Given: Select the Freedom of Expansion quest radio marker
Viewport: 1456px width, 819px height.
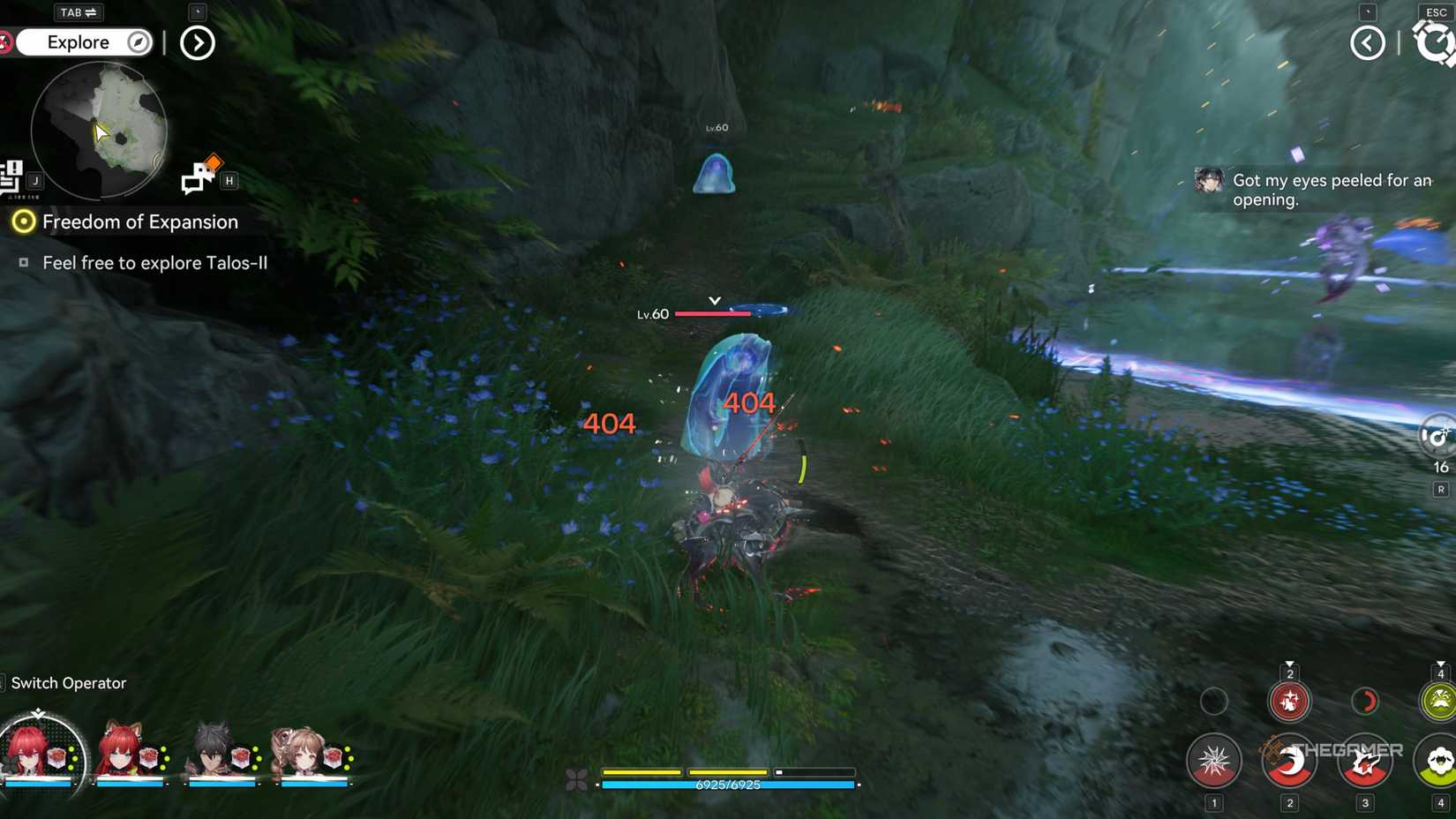Looking at the screenshot, I should [25, 222].
